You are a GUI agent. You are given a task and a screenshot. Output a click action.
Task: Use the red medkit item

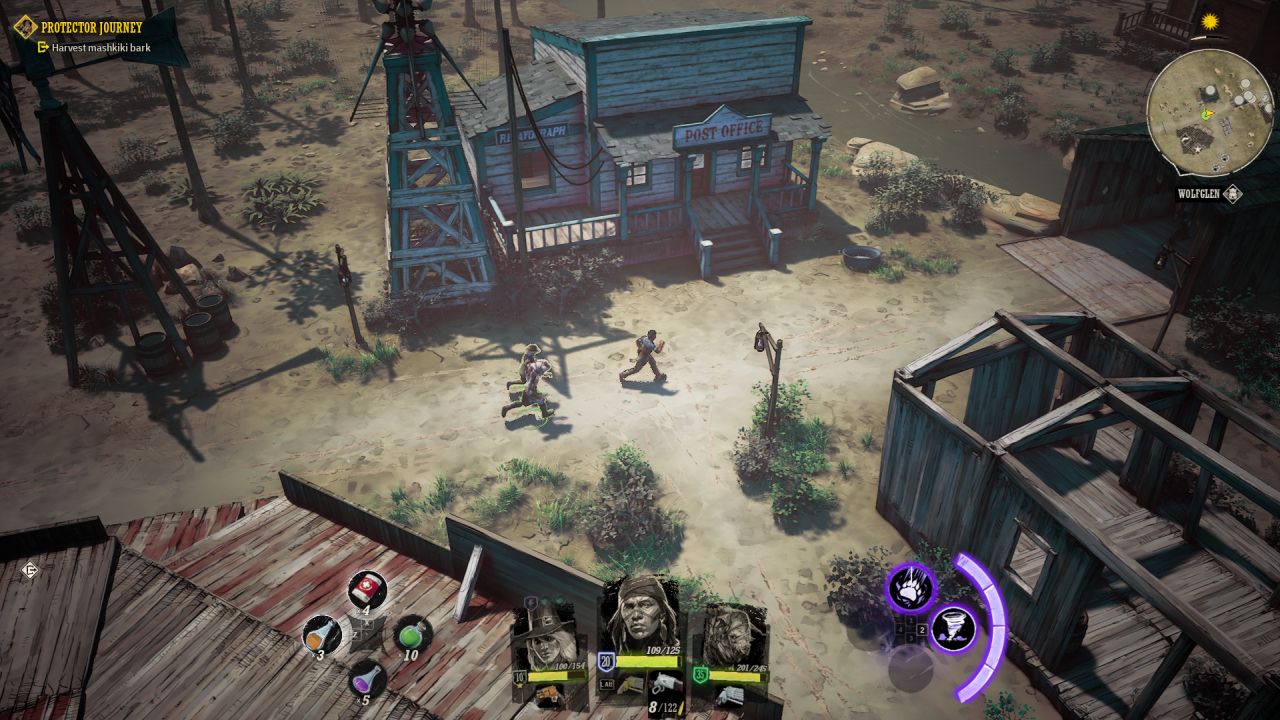[x=367, y=589]
